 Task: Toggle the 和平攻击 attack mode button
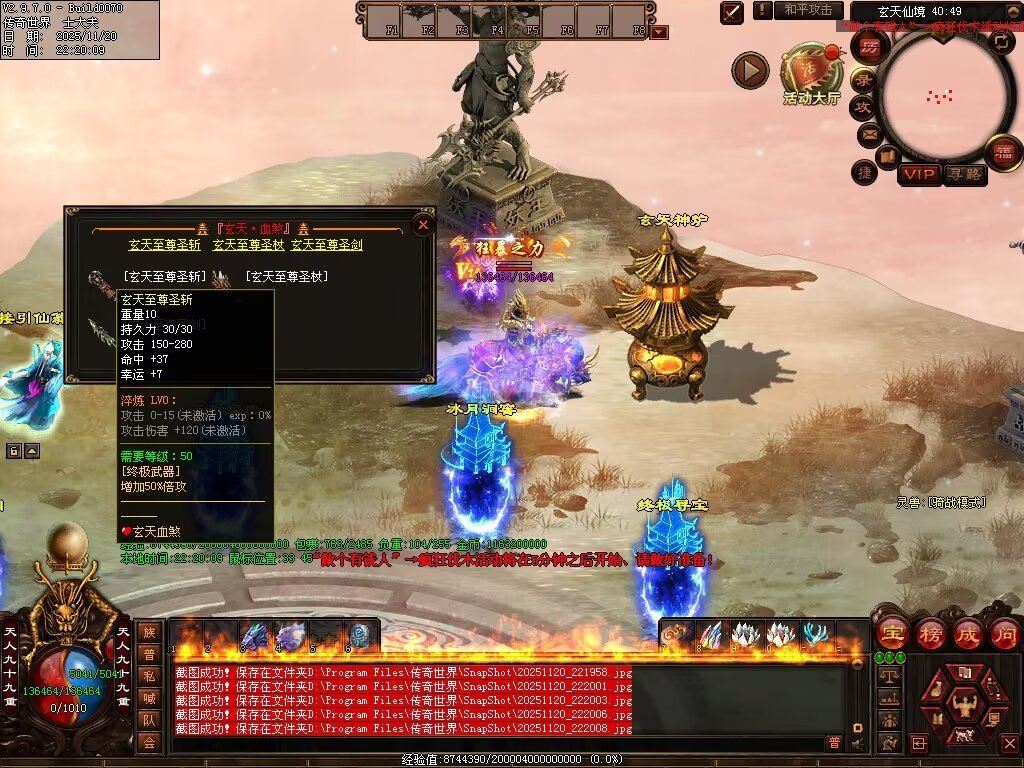tap(808, 10)
